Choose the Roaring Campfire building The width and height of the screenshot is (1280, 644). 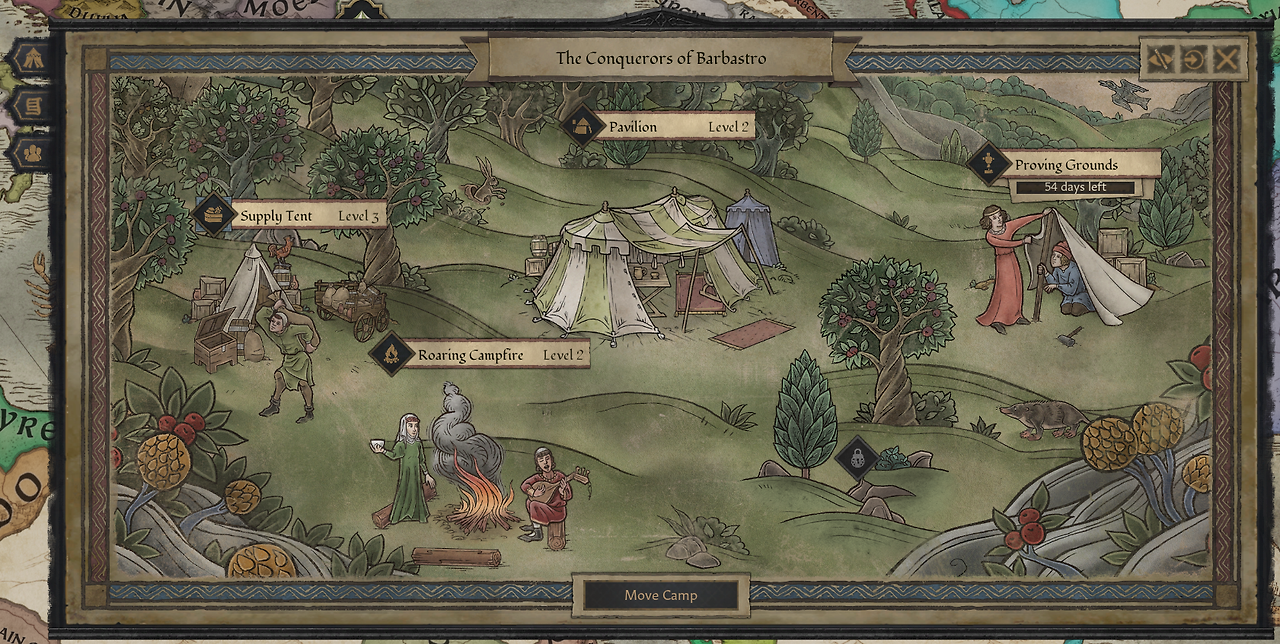click(x=478, y=355)
